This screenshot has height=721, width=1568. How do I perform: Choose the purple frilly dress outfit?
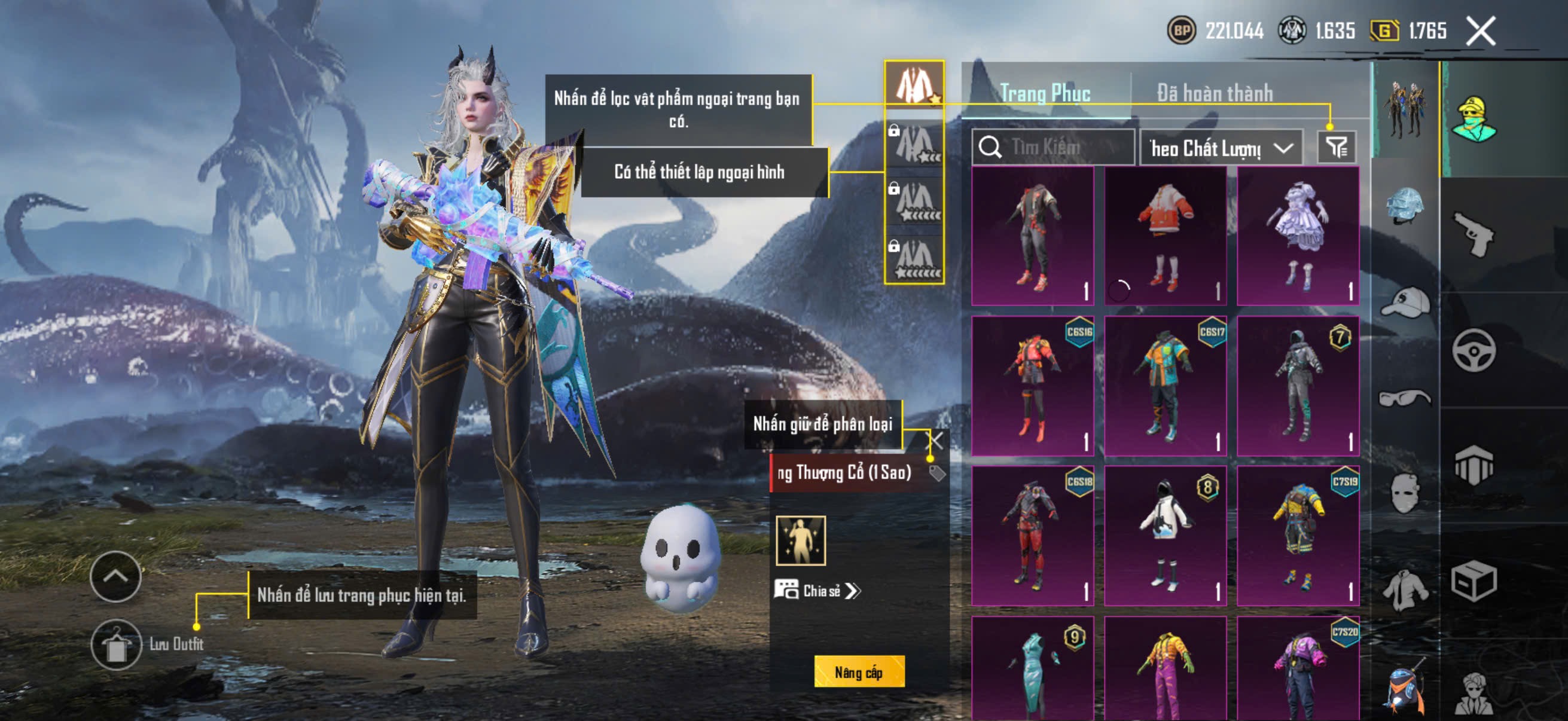[x=1298, y=236]
